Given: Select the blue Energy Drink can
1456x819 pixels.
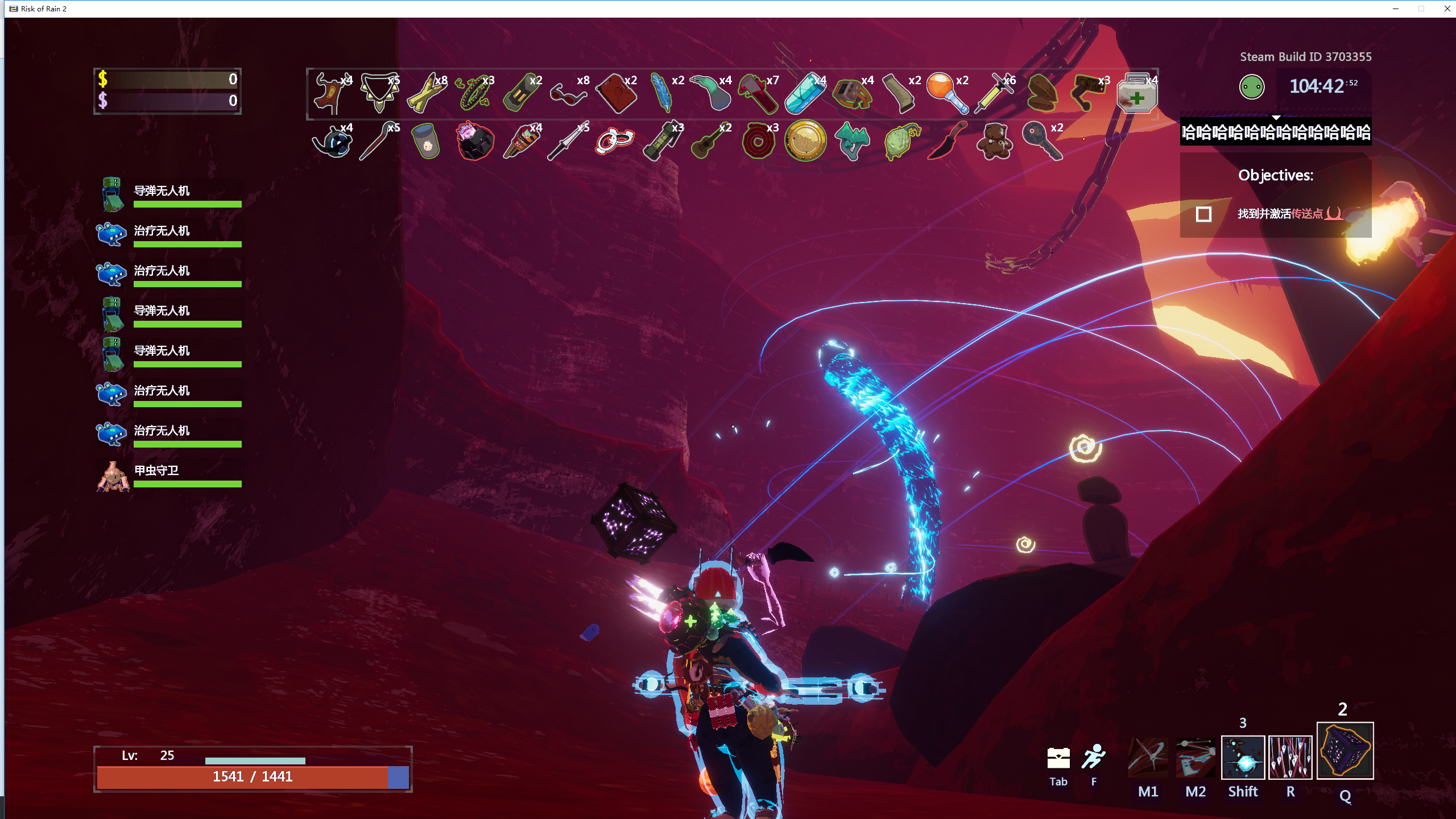Looking at the screenshot, I should click(804, 93).
